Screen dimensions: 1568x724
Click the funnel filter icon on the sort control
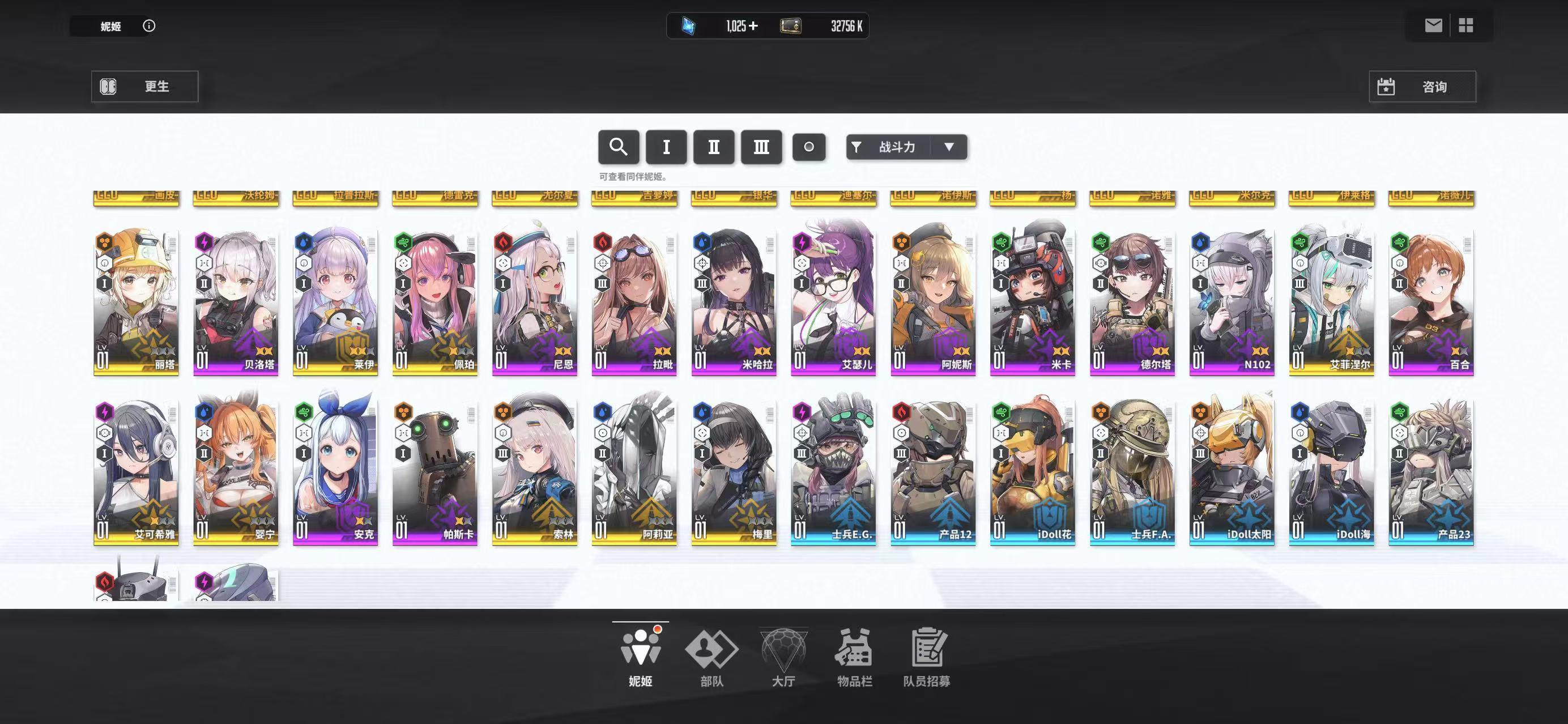(x=857, y=147)
